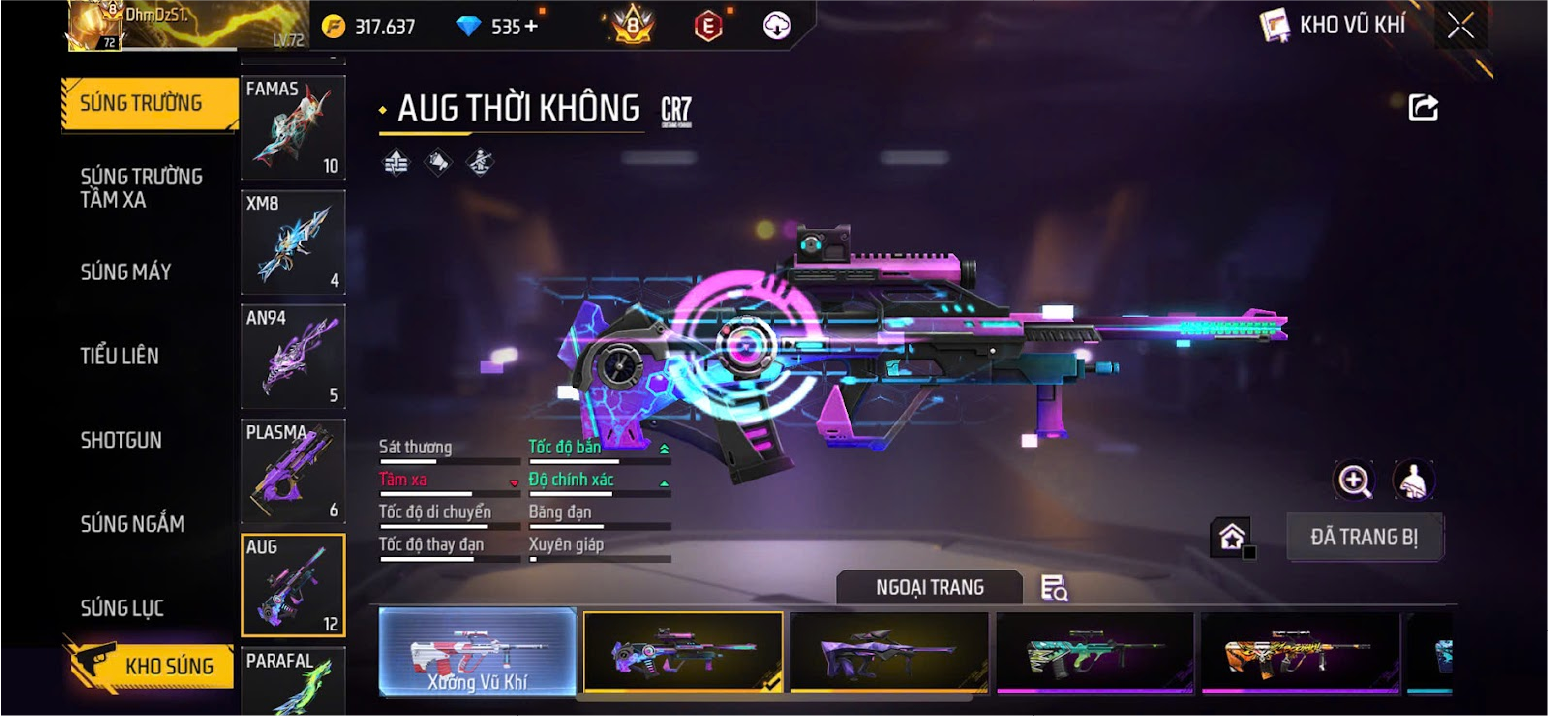Click the Đã Trang Bị button

(x=1364, y=538)
